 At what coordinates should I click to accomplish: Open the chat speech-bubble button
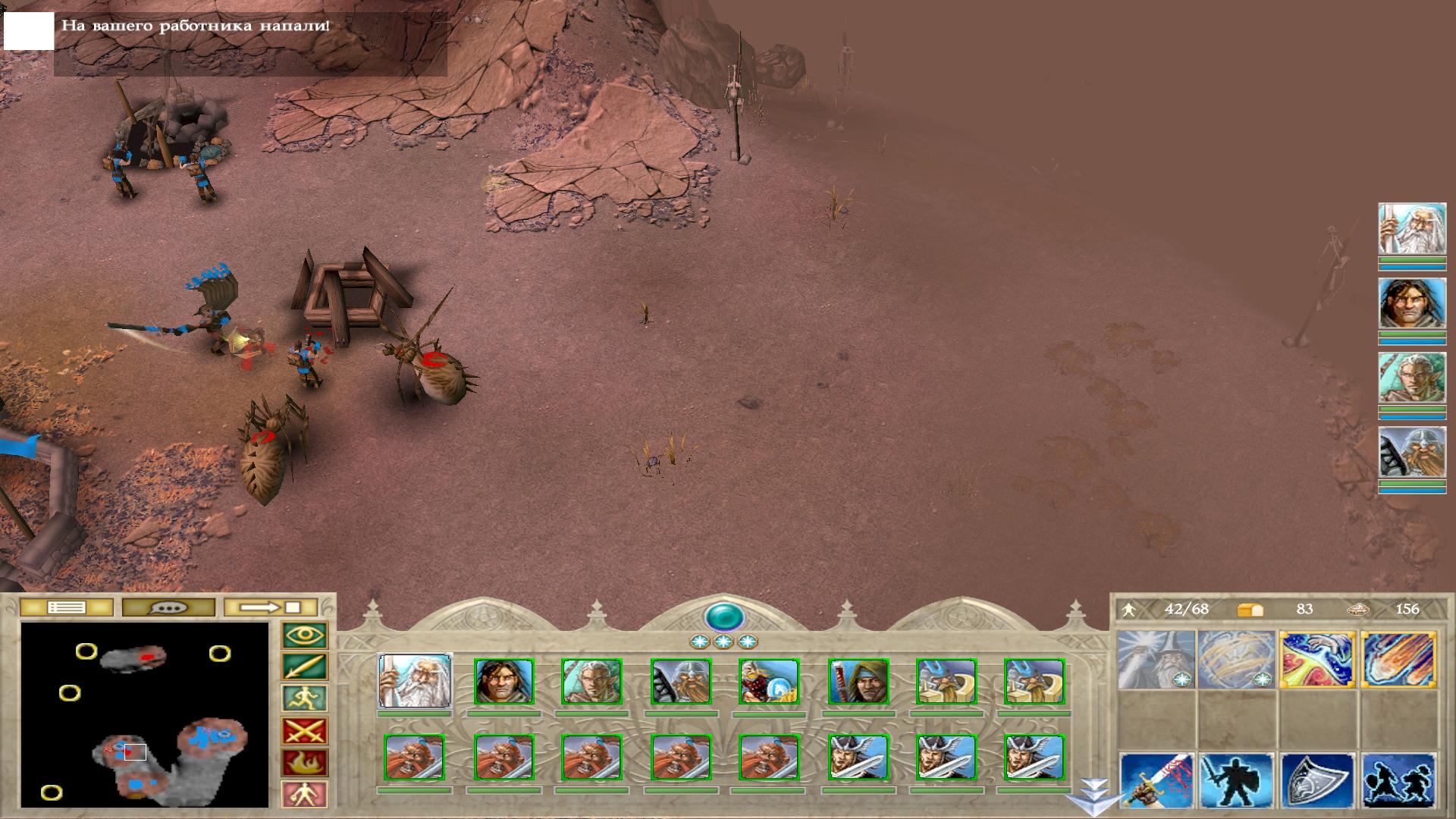tap(168, 607)
